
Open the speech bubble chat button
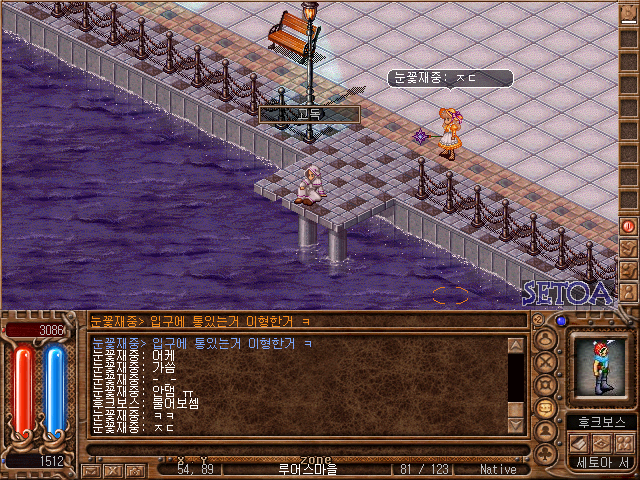pyautogui.click(x=546, y=409)
